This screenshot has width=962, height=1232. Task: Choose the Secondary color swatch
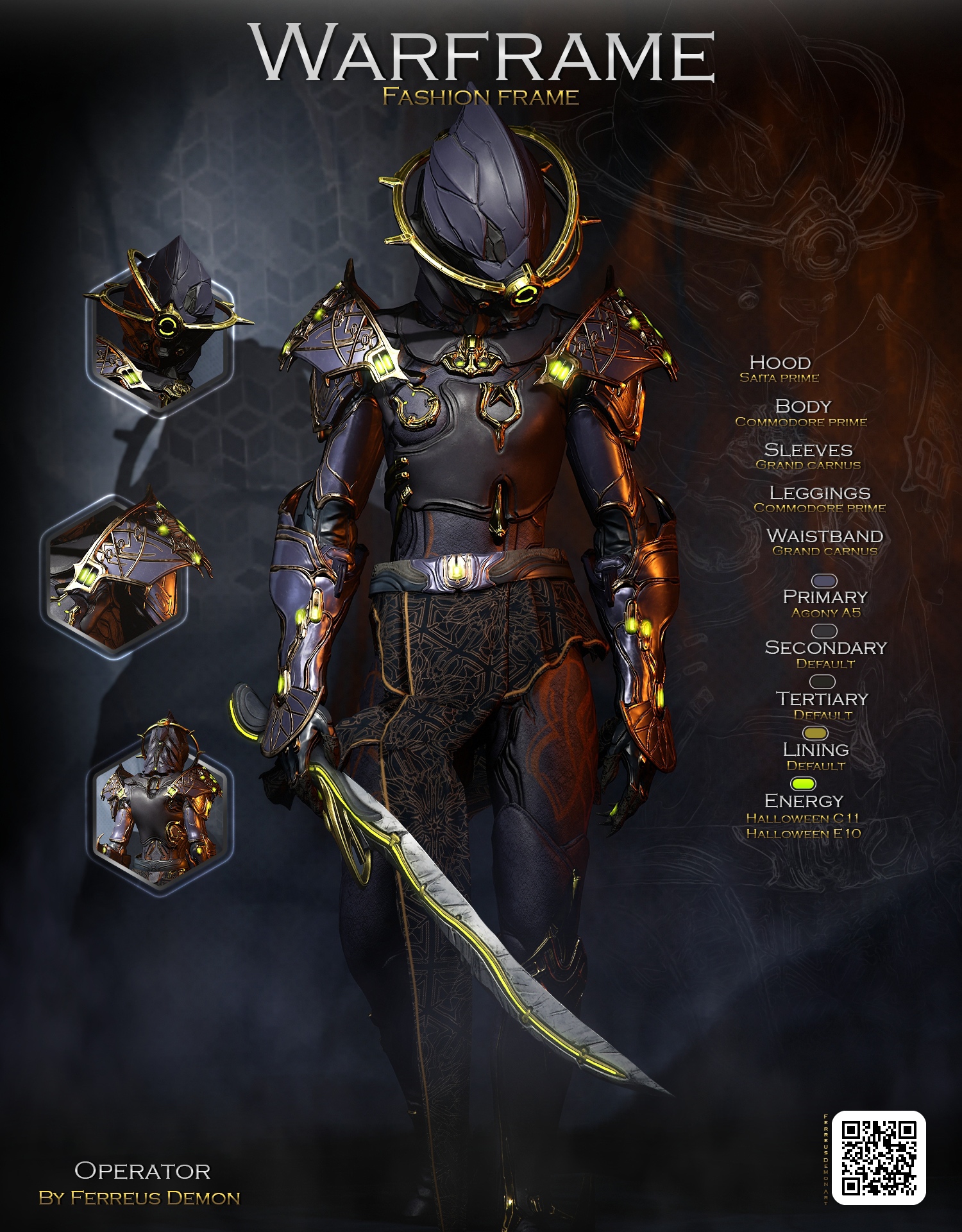[x=824, y=631]
